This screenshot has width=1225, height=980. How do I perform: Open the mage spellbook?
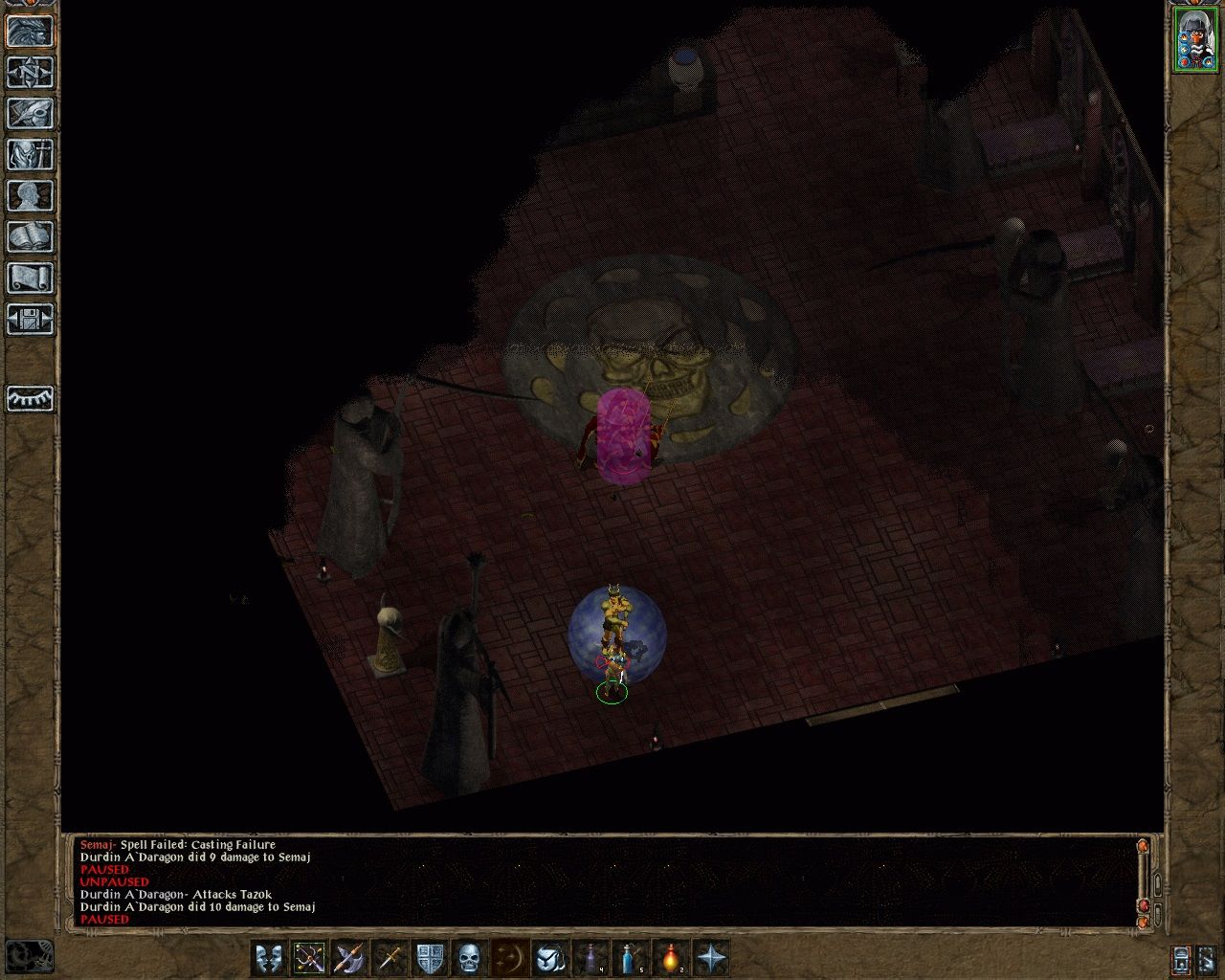pos(30,237)
